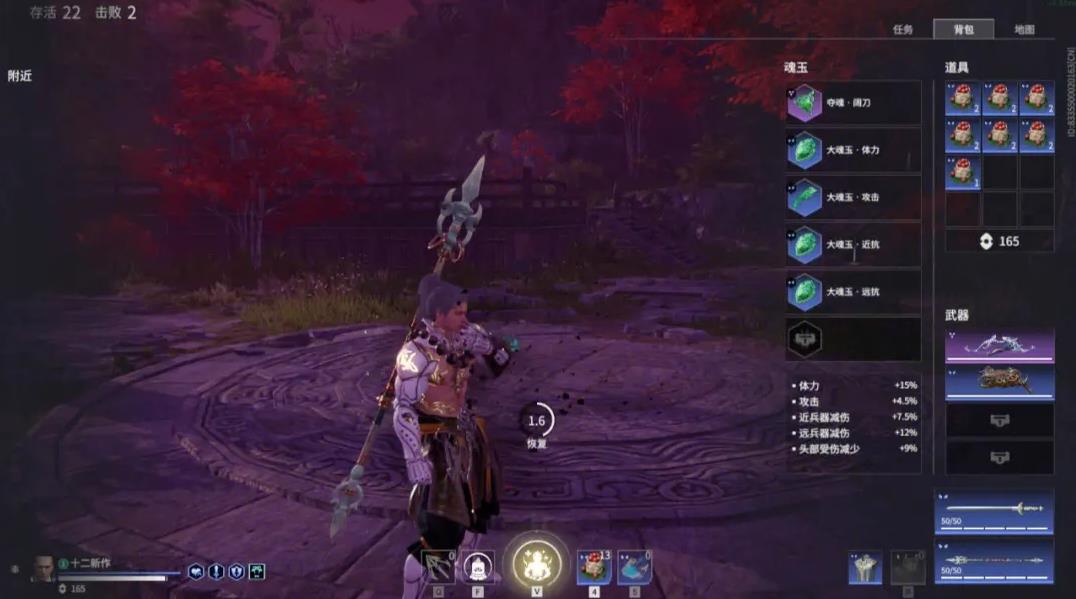Use the red healing item hotbar slot
Viewport: 1076px width, 599px height.
click(x=594, y=567)
